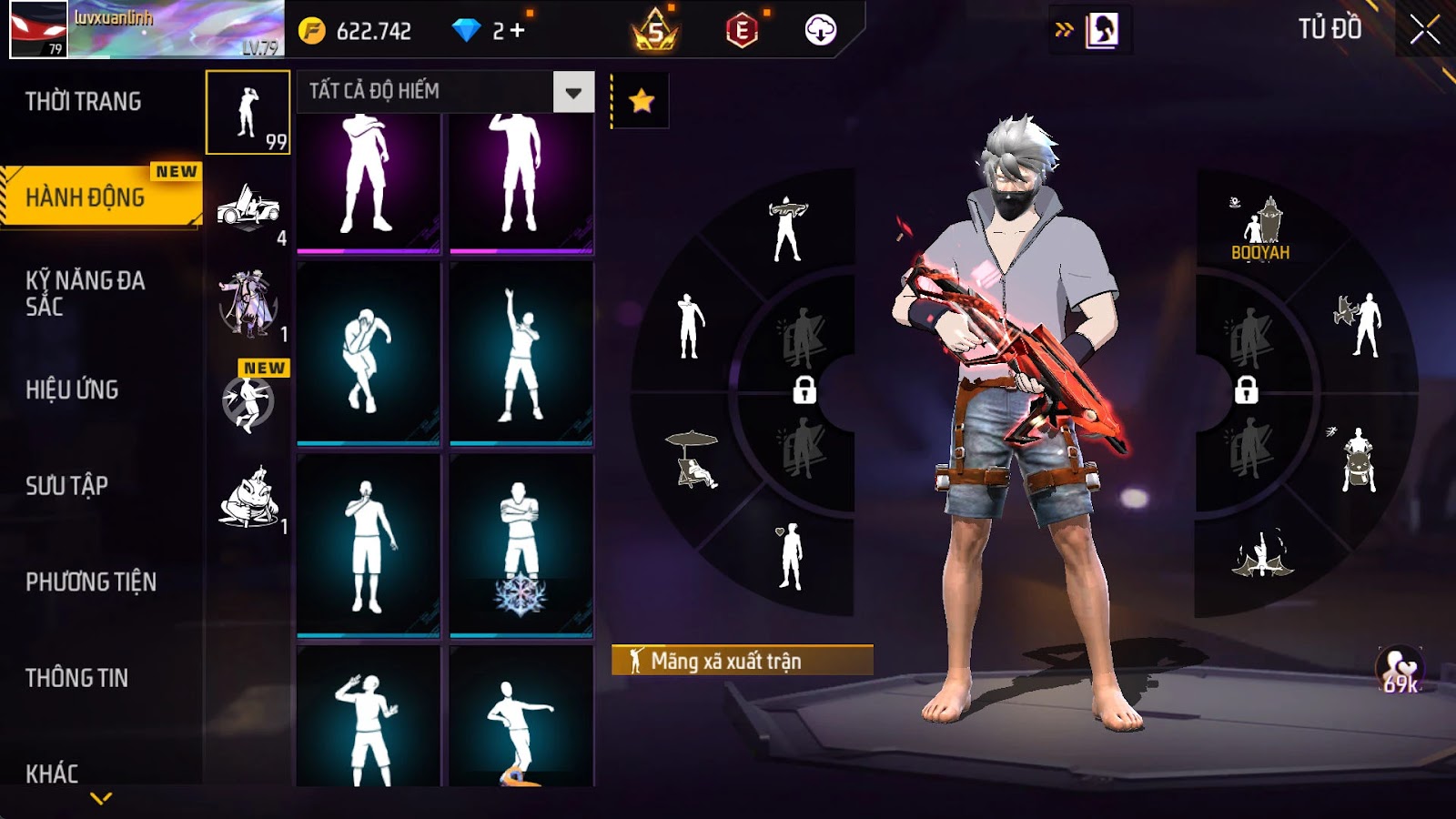The height and width of the screenshot is (819, 1456).
Task: Open the Phương Tiện category
Action: tap(91, 581)
